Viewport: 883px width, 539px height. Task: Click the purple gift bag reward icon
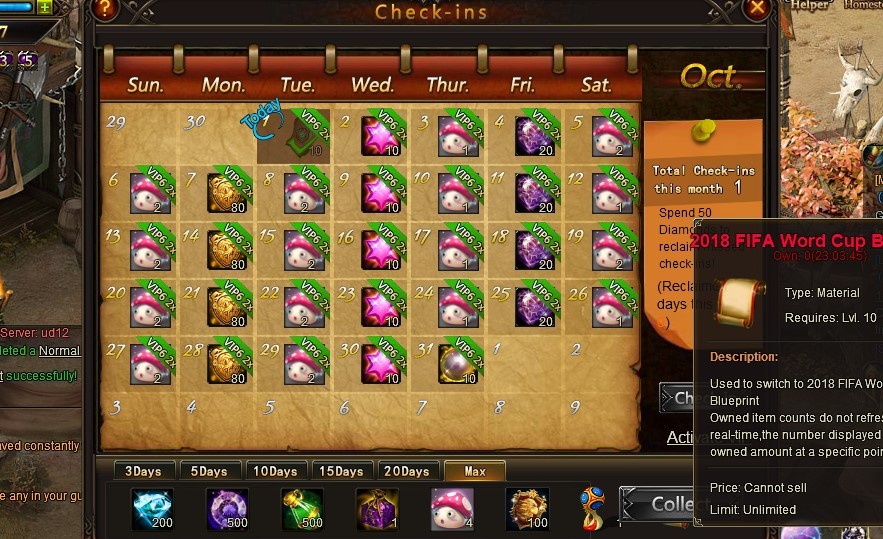[x=377, y=508]
